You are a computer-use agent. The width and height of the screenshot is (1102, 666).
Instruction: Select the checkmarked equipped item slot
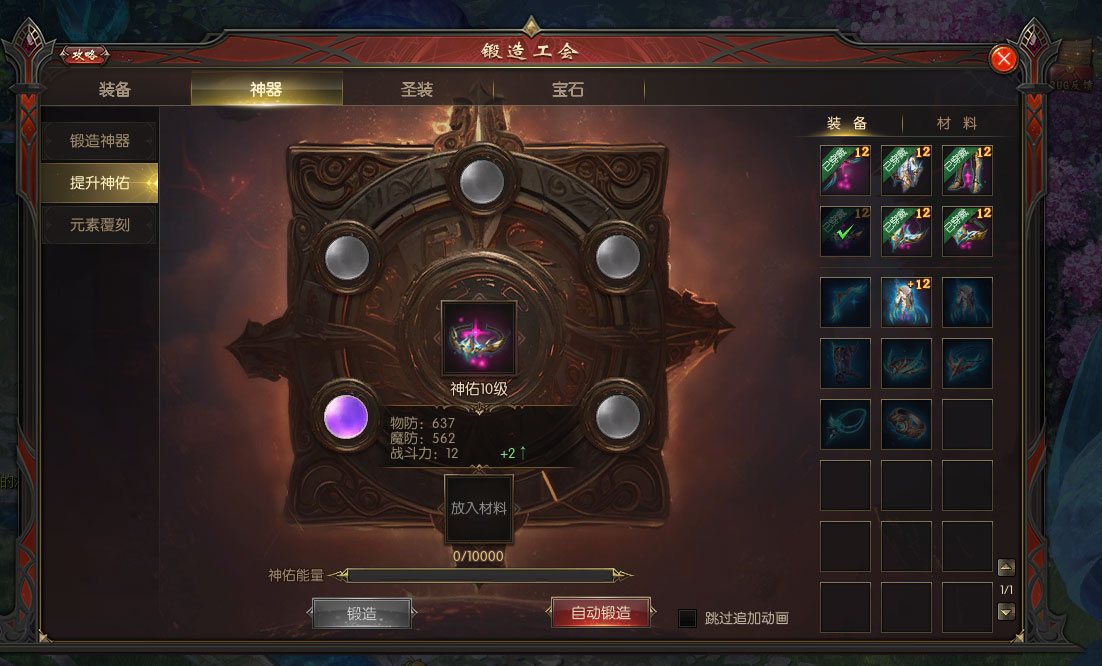coord(845,231)
